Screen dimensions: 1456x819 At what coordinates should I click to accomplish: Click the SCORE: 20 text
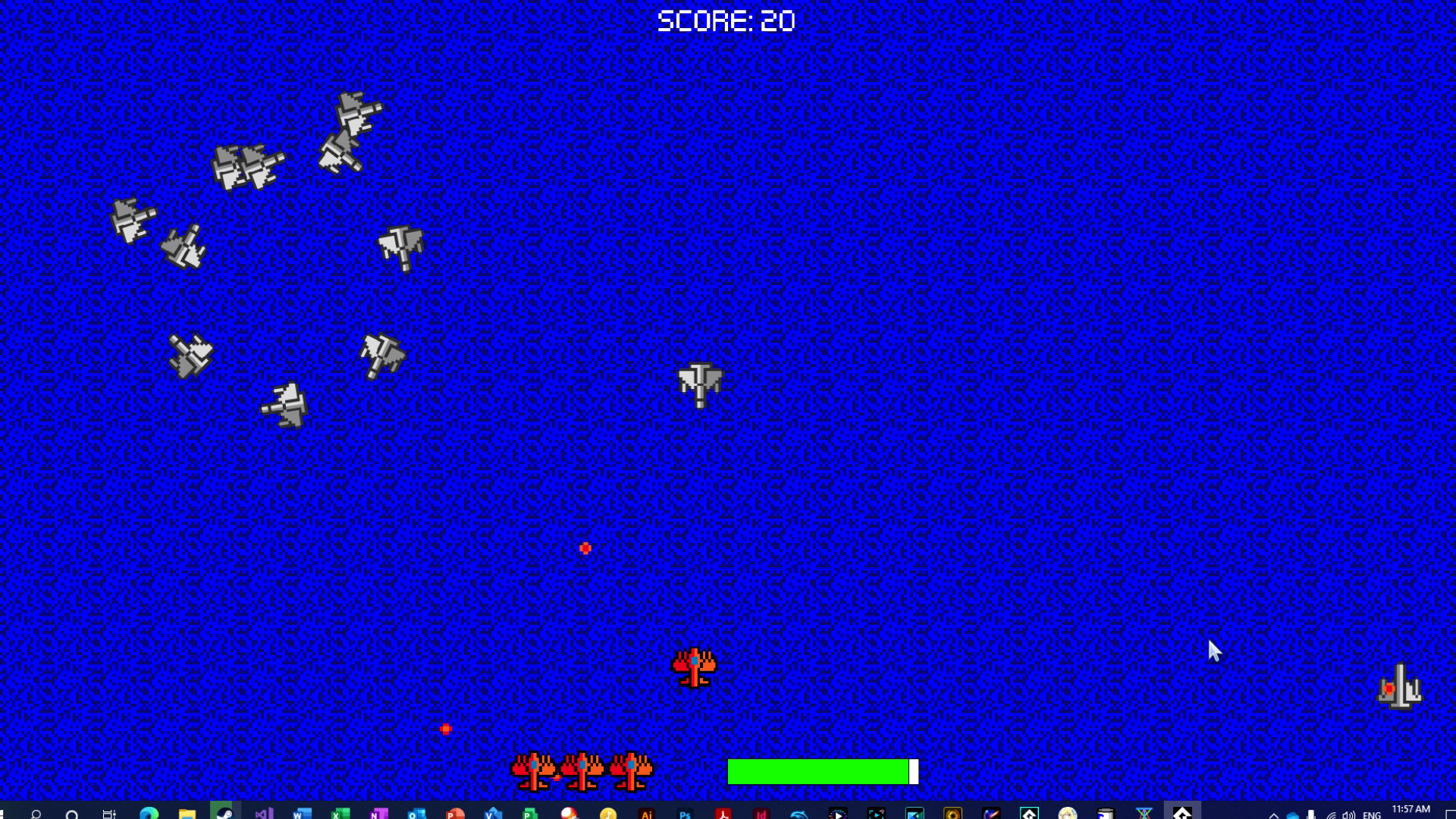[726, 20]
